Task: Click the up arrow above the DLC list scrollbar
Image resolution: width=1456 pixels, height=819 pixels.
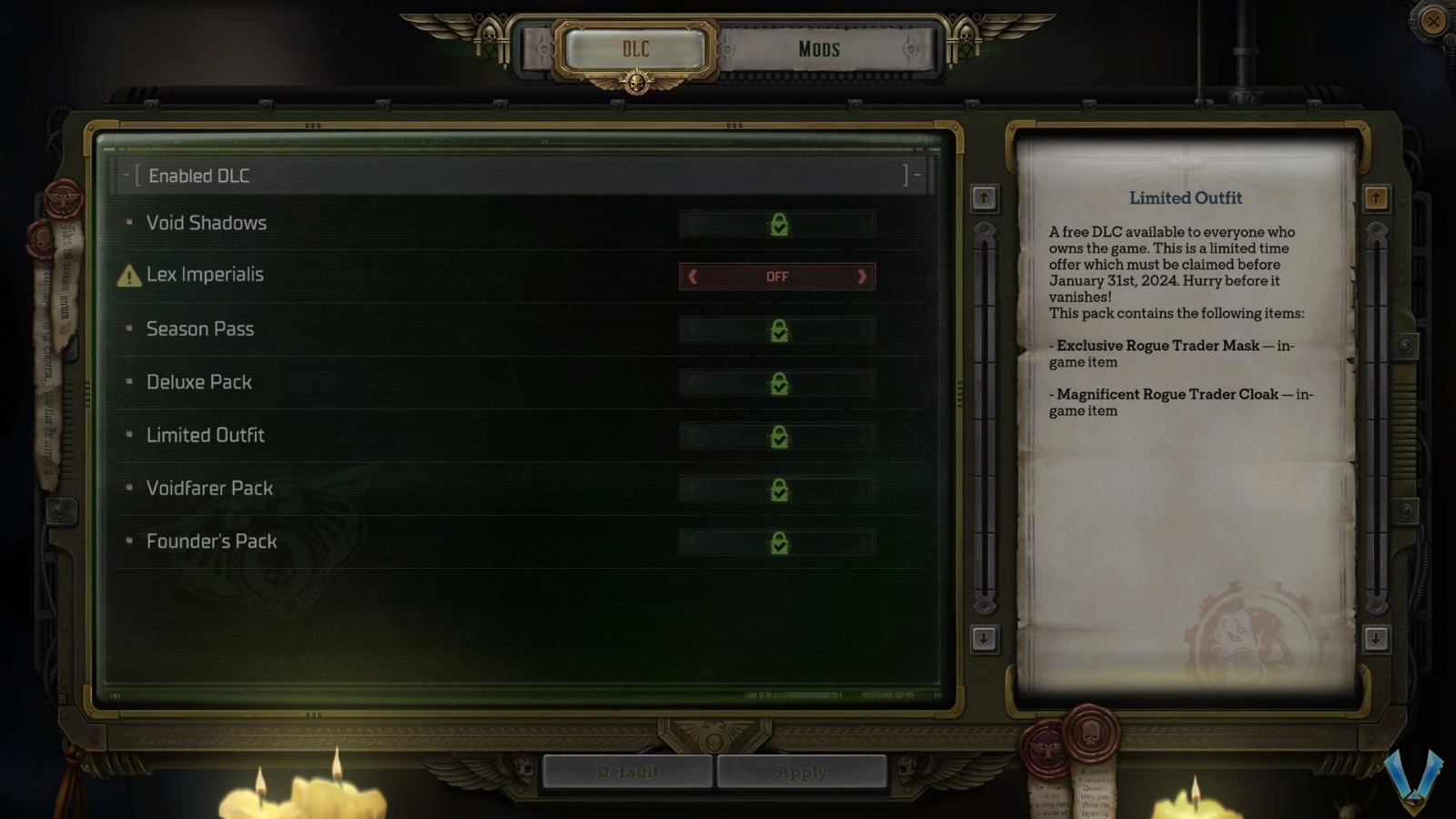Action: click(983, 196)
